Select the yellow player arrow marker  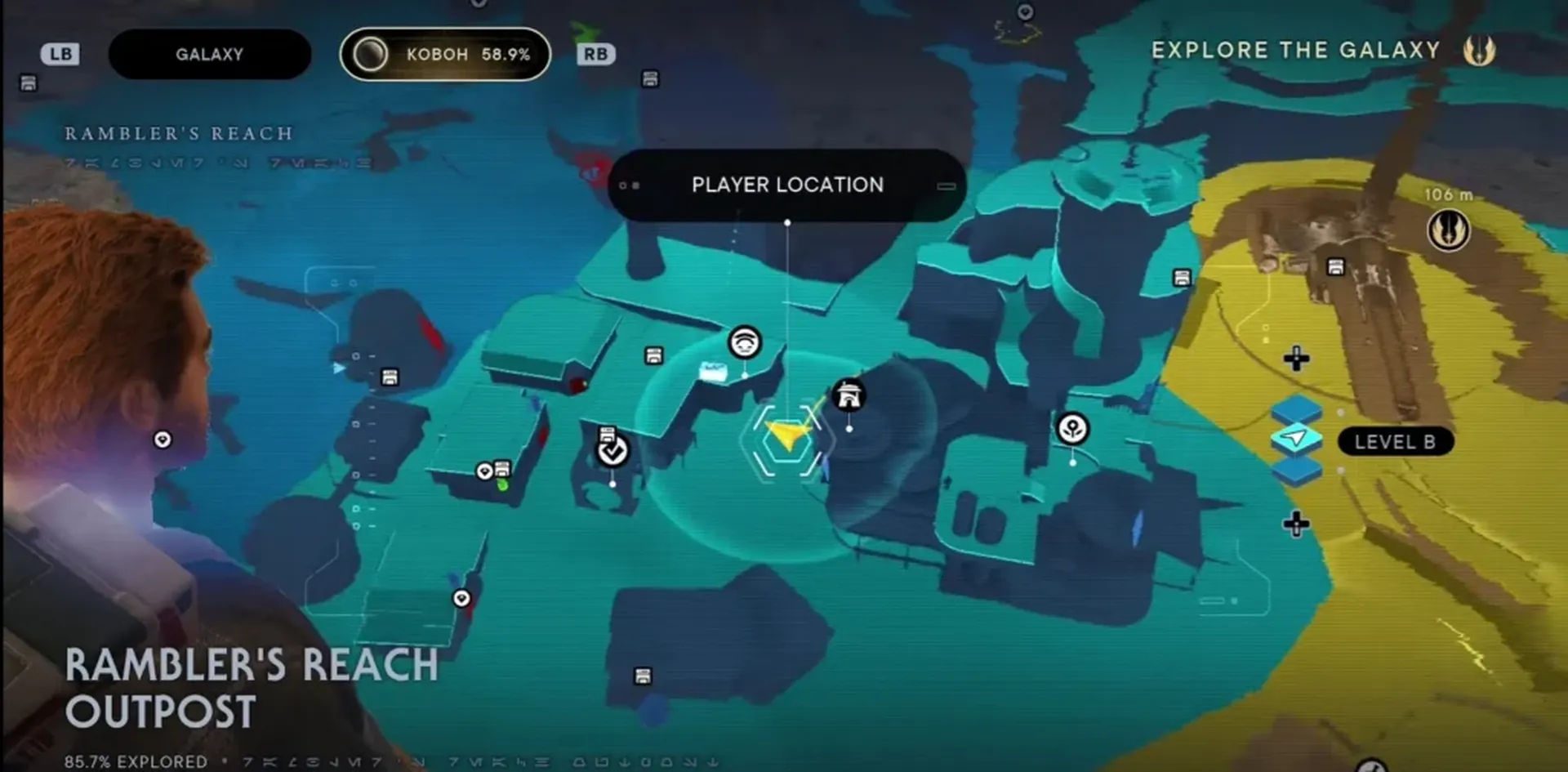786,435
